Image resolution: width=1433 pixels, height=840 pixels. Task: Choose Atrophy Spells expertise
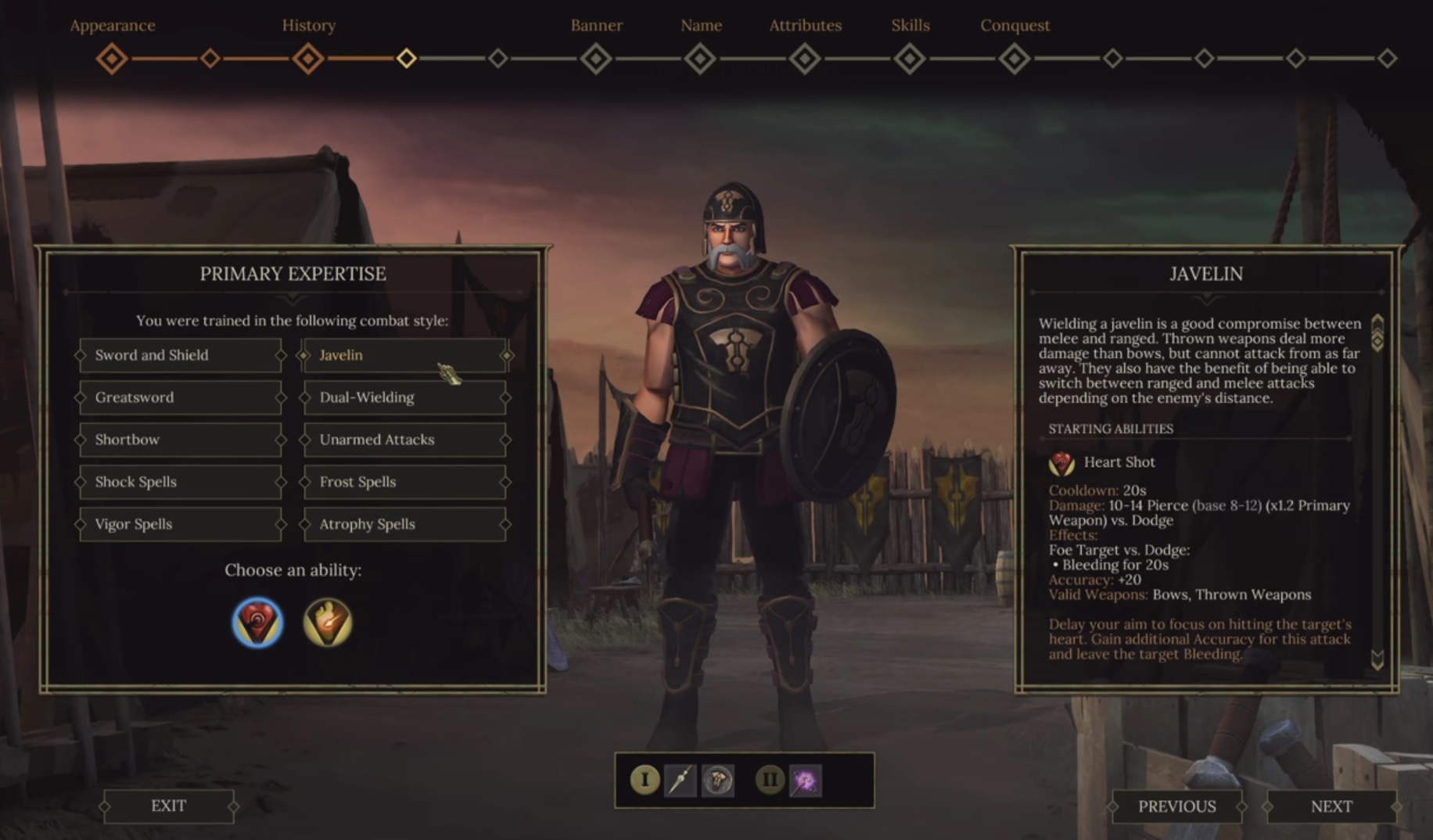click(x=404, y=524)
